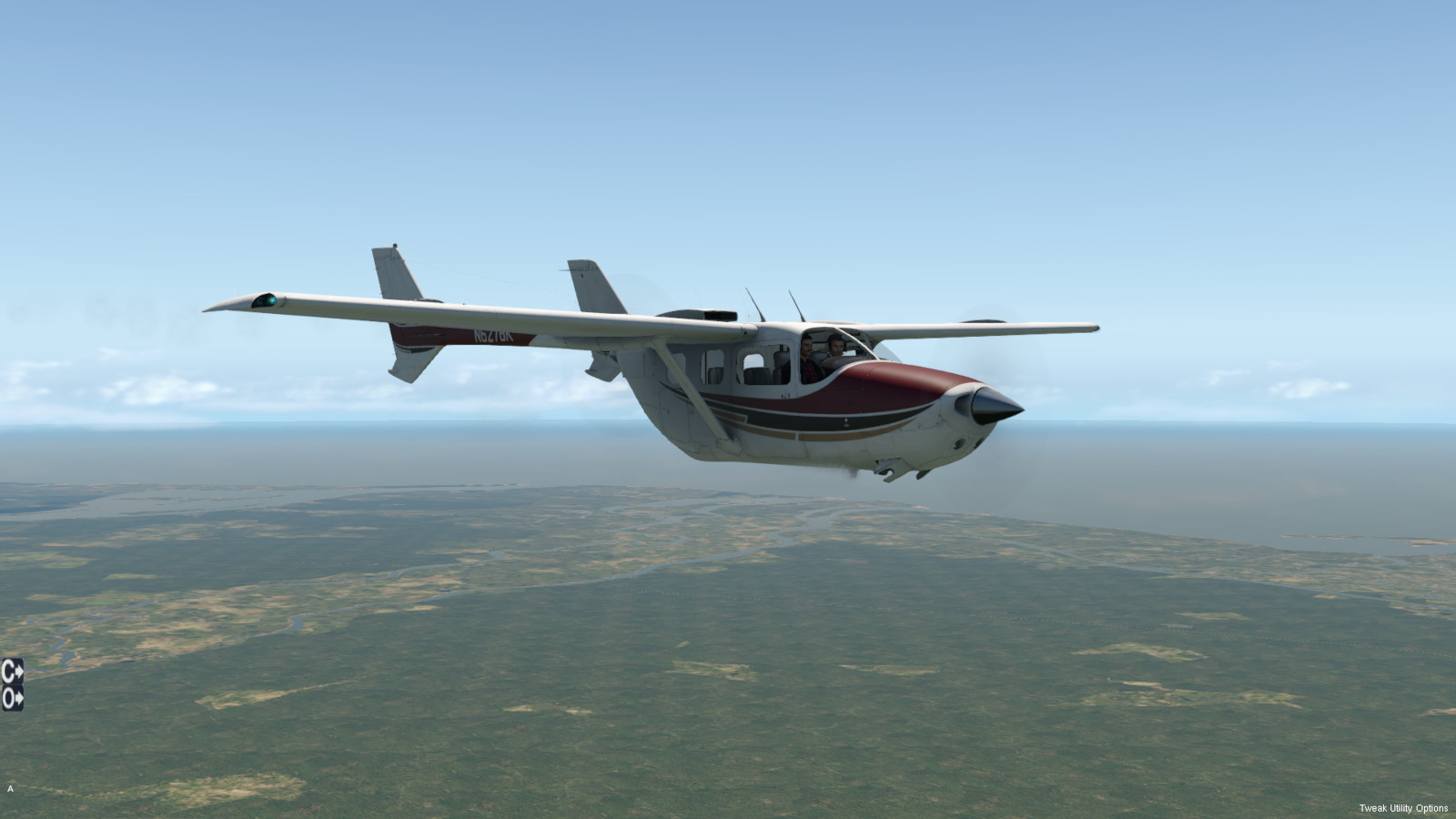This screenshot has height=819, width=1456.
Task: Expand the "O" arrow side panel tab
Action: tap(12, 699)
